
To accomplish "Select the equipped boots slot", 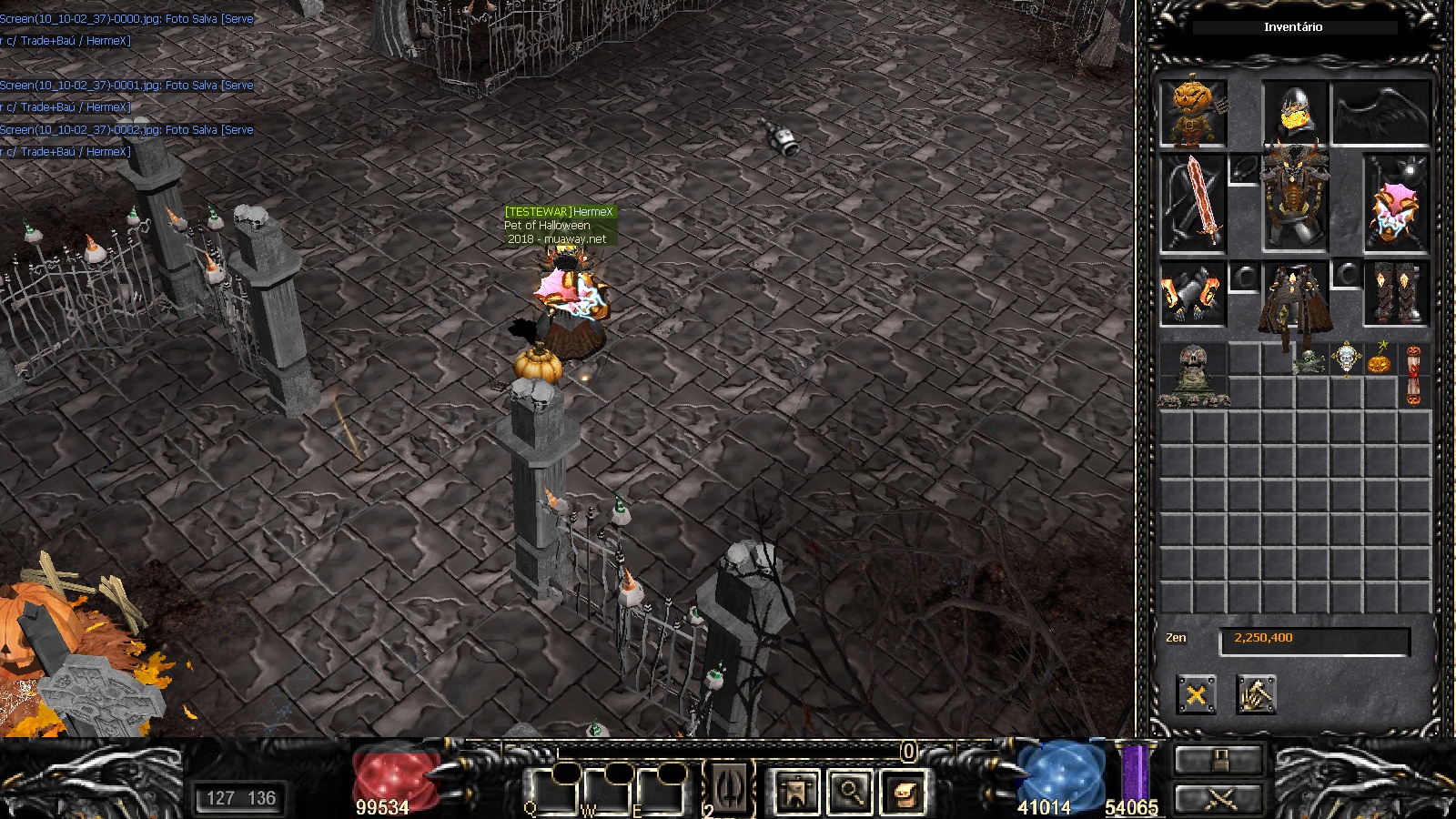I will 1396,294.
